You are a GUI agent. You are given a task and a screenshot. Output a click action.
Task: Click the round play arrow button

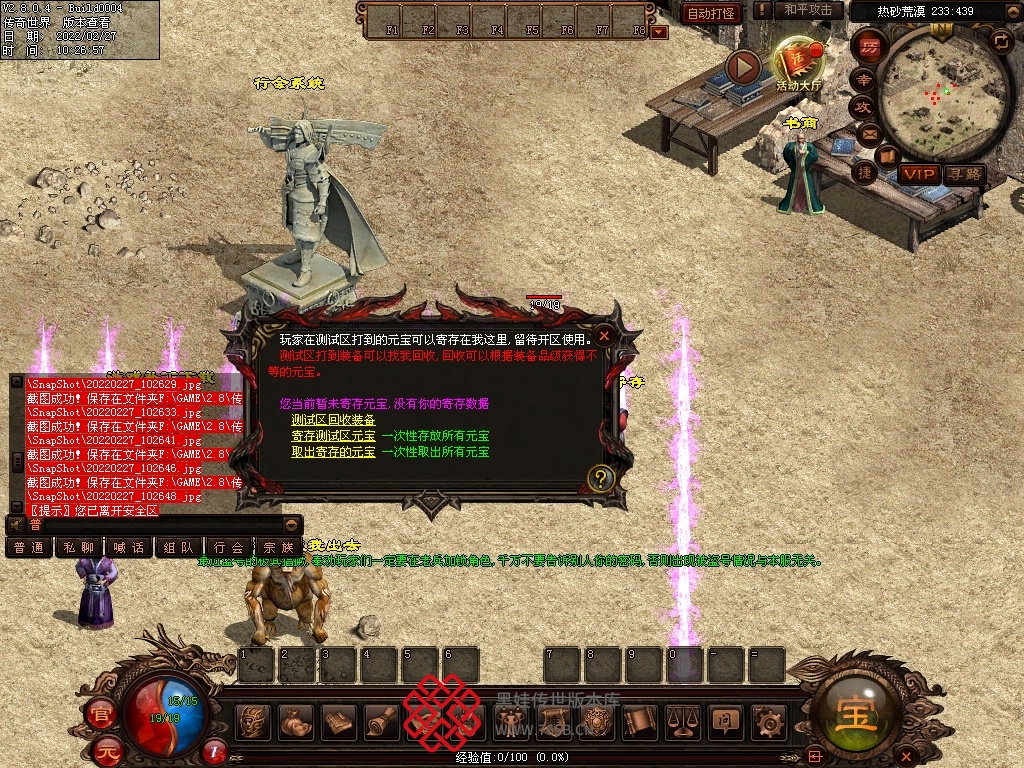click(743, 67)
